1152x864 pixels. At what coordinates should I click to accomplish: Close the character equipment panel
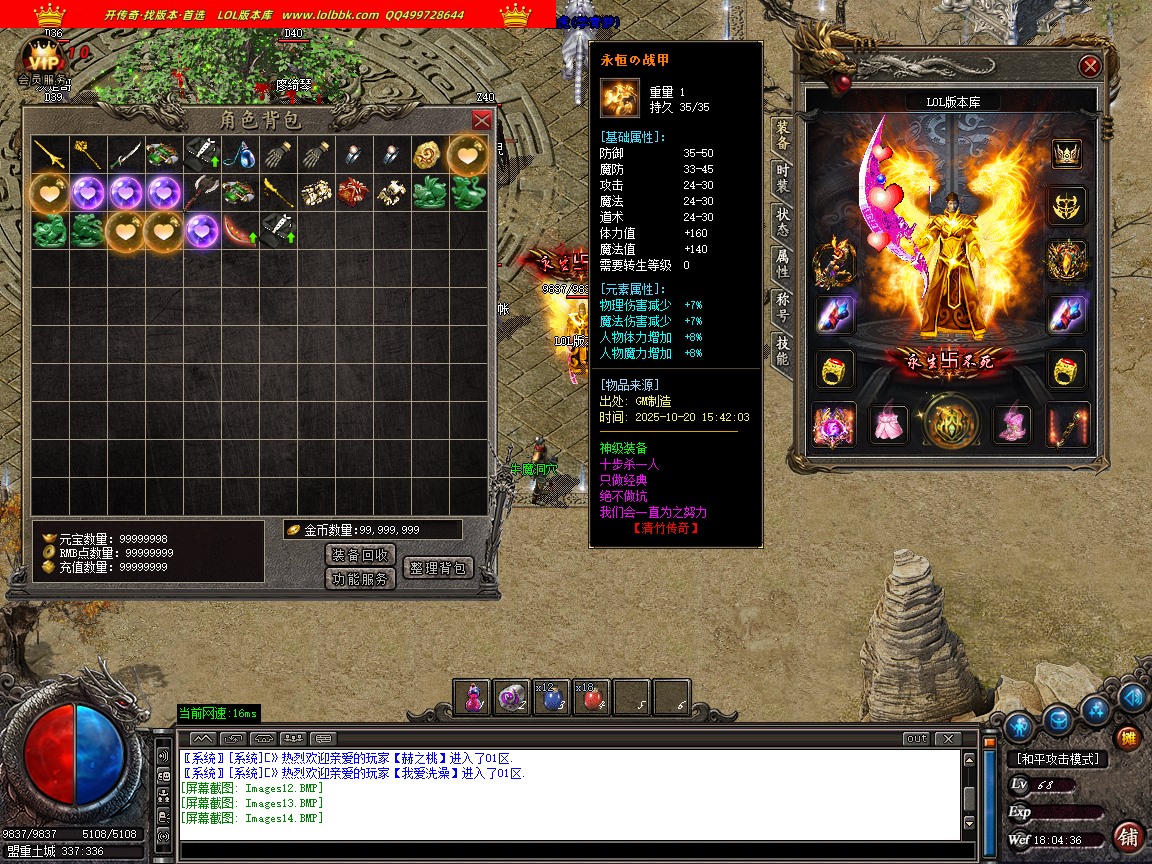[x=1090, y=67]
